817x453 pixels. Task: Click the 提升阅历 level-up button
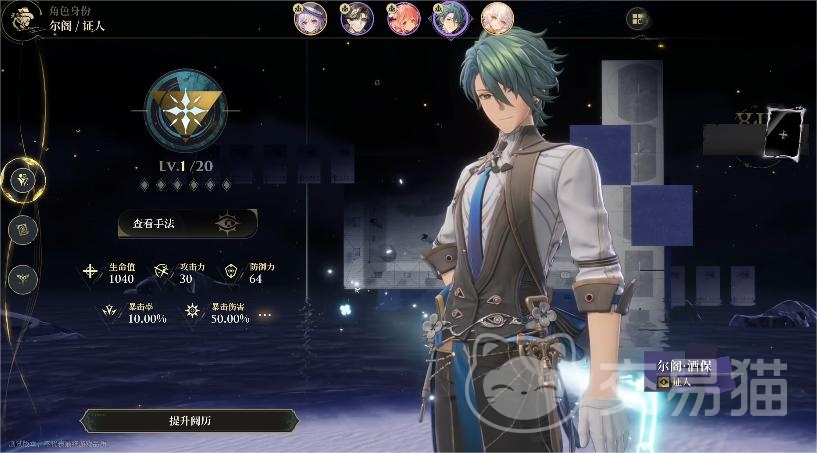point(189,420)
